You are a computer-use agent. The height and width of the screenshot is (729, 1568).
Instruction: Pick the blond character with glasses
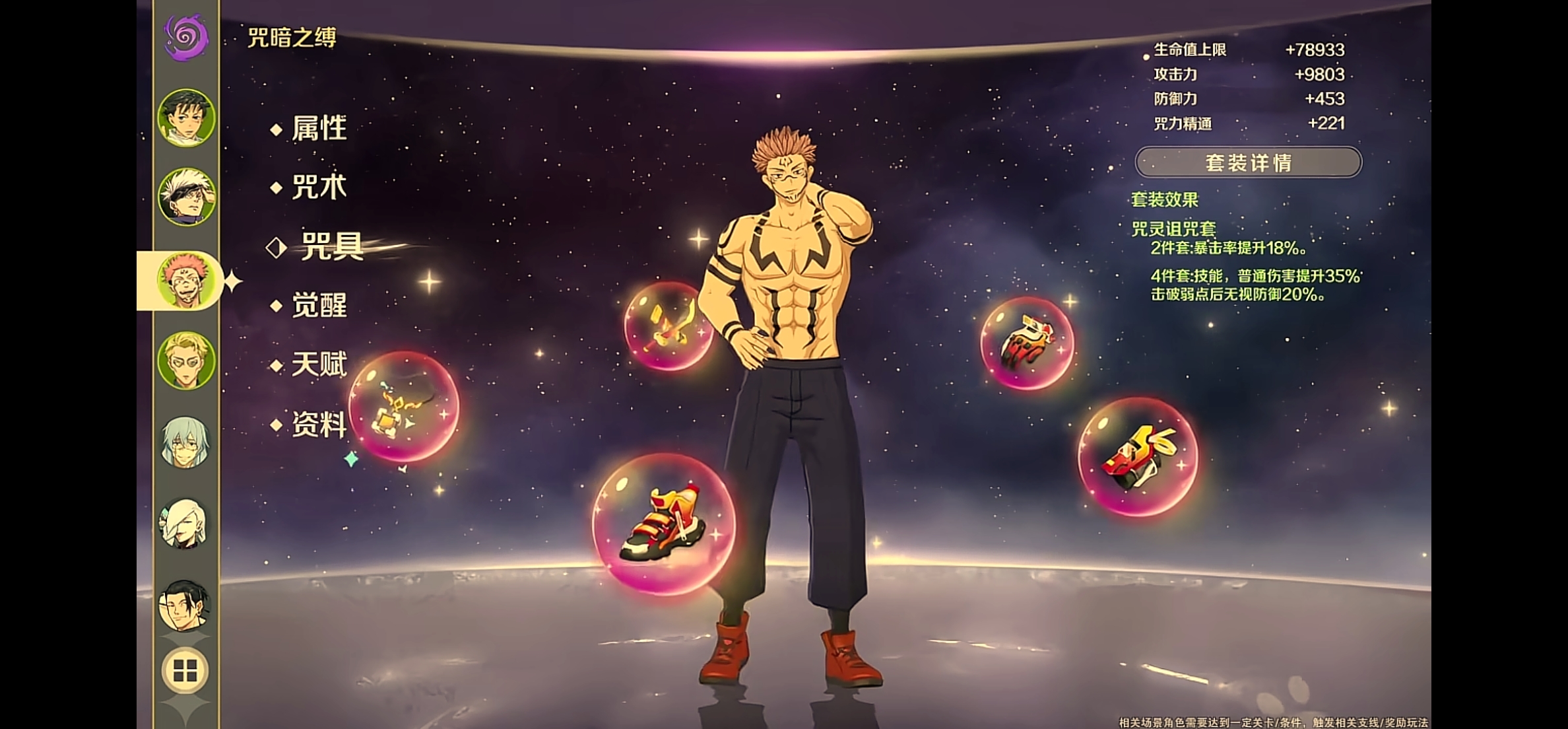click(186, 361)
